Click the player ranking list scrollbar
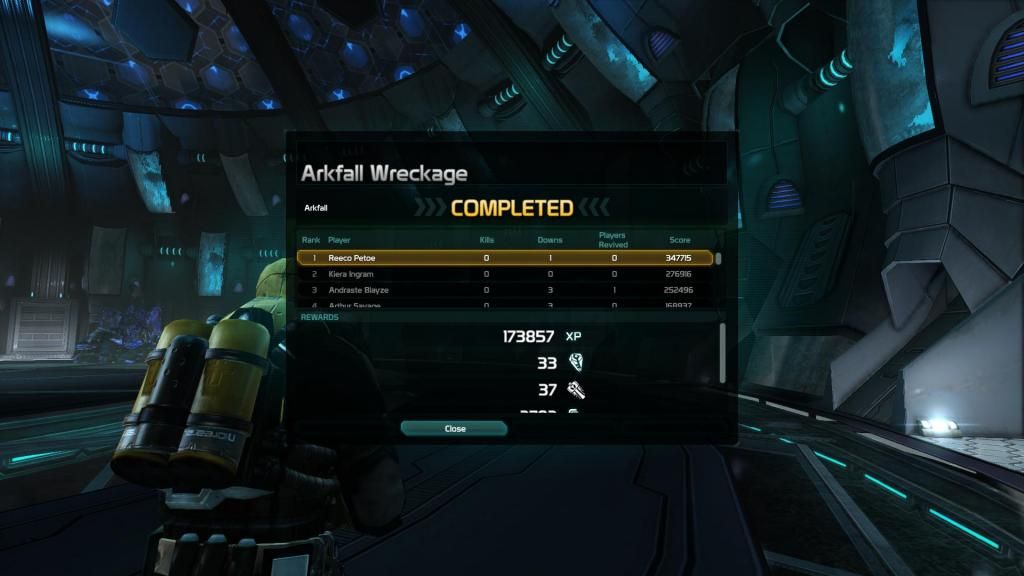1024x576 pixels. (718, 259)
